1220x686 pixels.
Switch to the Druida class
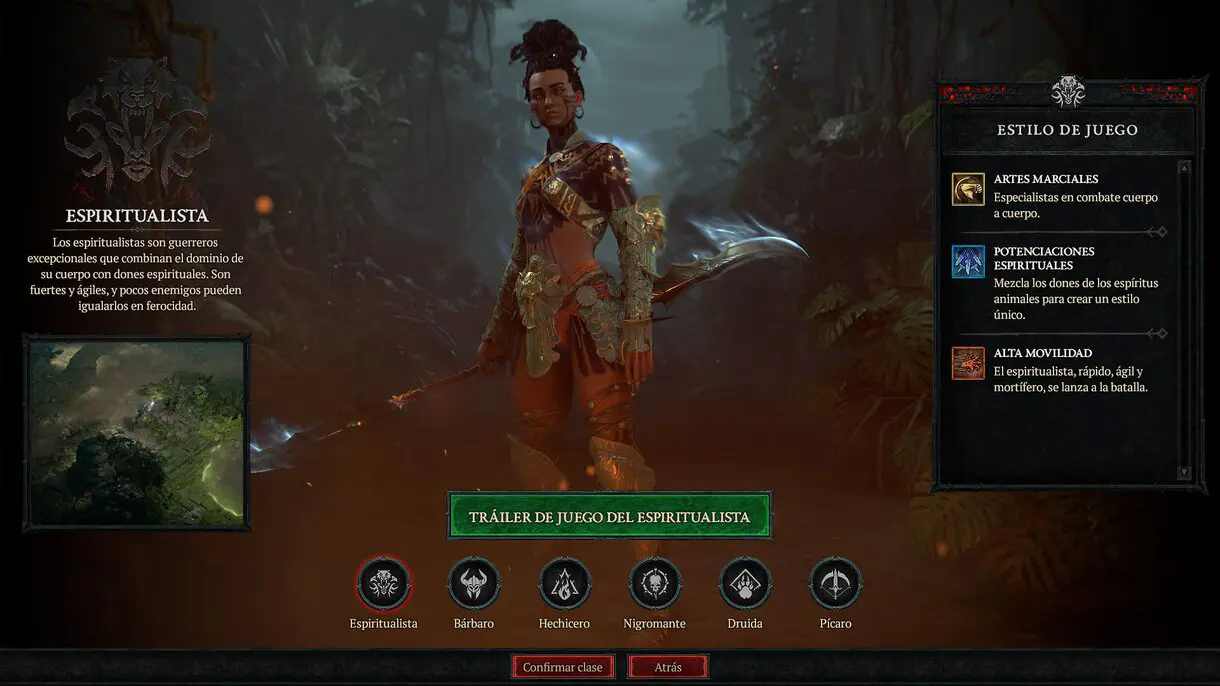pyautogui.click(x=745, y=583)
